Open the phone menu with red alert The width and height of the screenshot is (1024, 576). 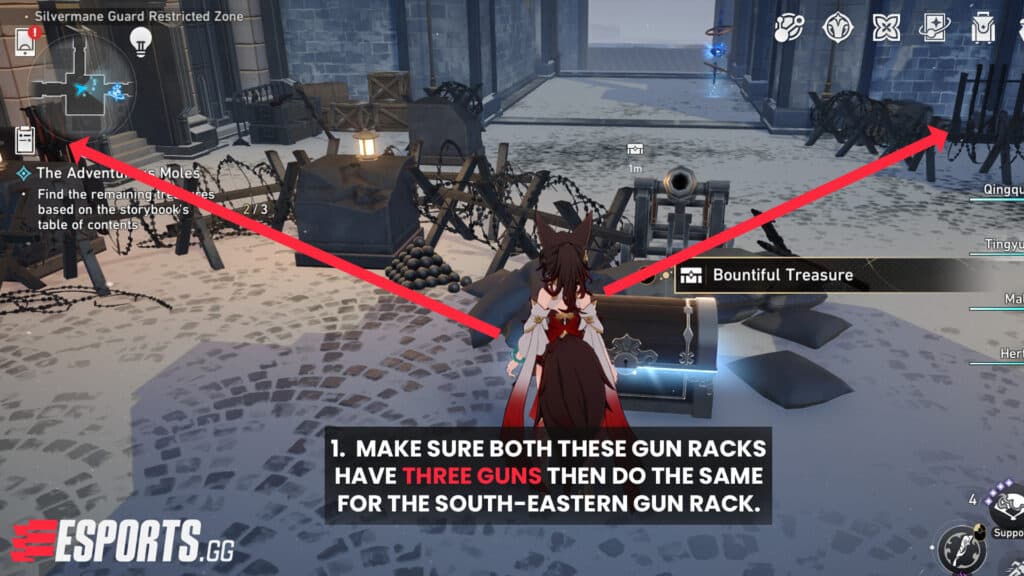click(x=26, y=42)
